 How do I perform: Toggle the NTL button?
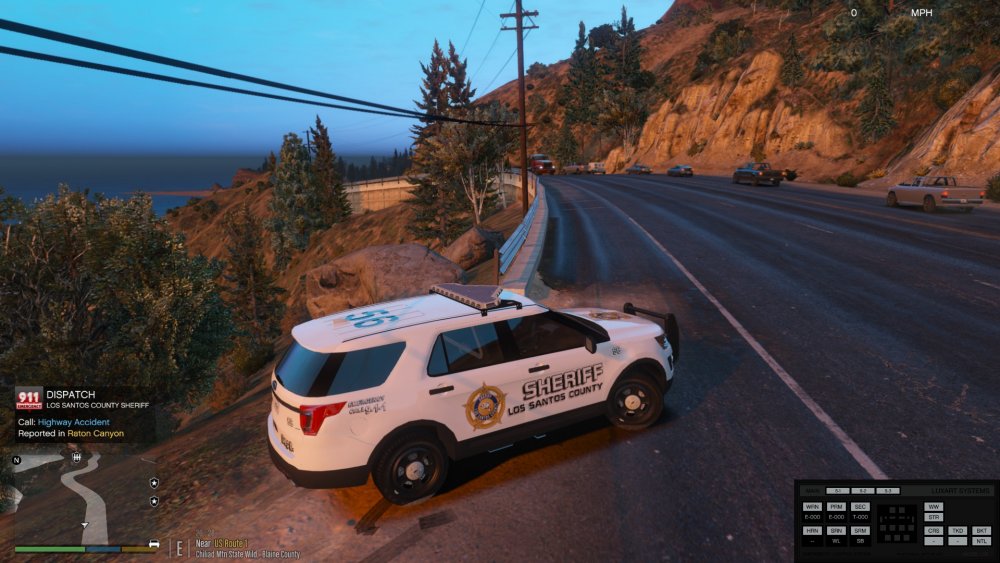click(982, 541)
